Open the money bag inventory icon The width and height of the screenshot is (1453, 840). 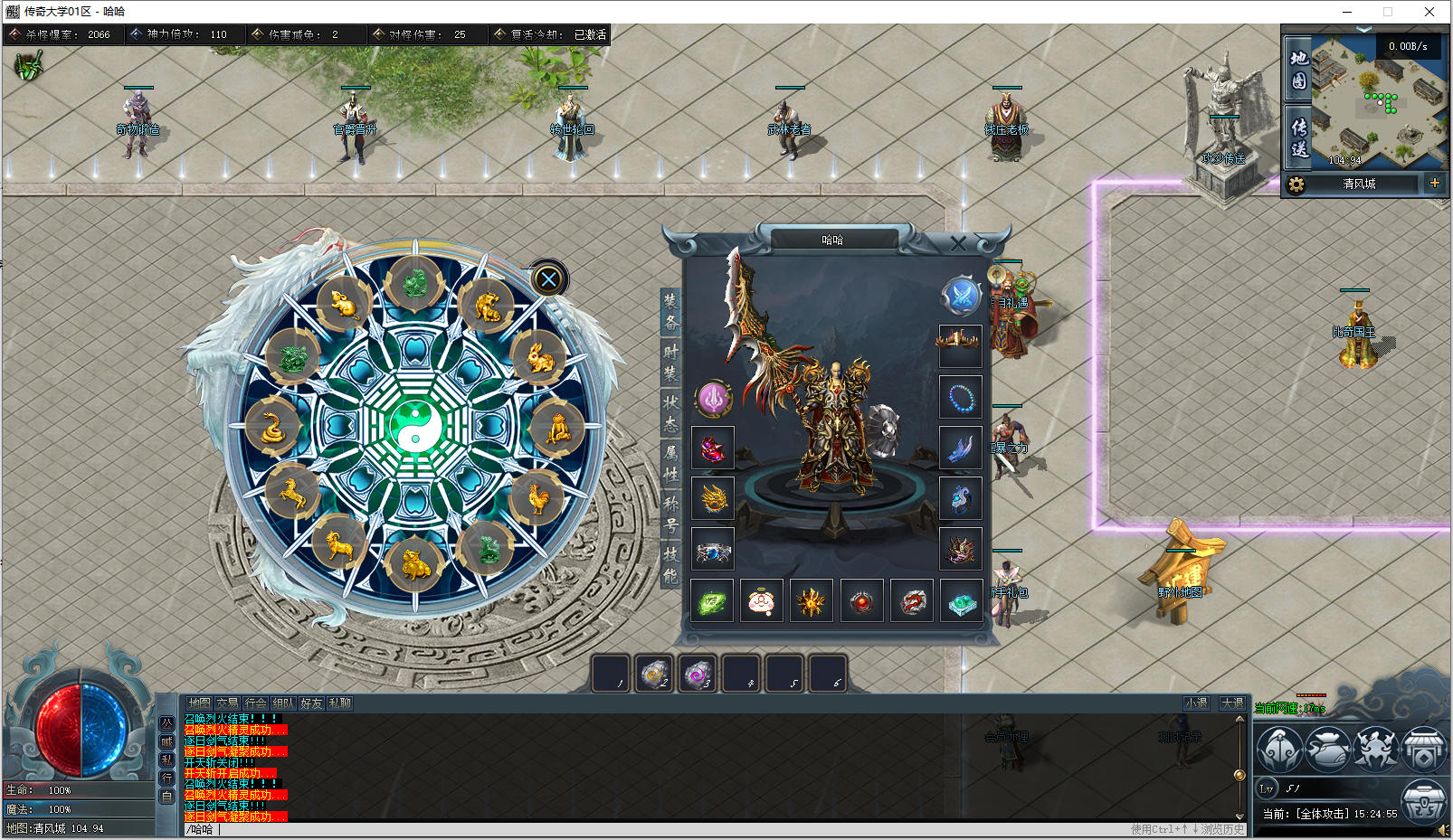(x=1327, y=748)
